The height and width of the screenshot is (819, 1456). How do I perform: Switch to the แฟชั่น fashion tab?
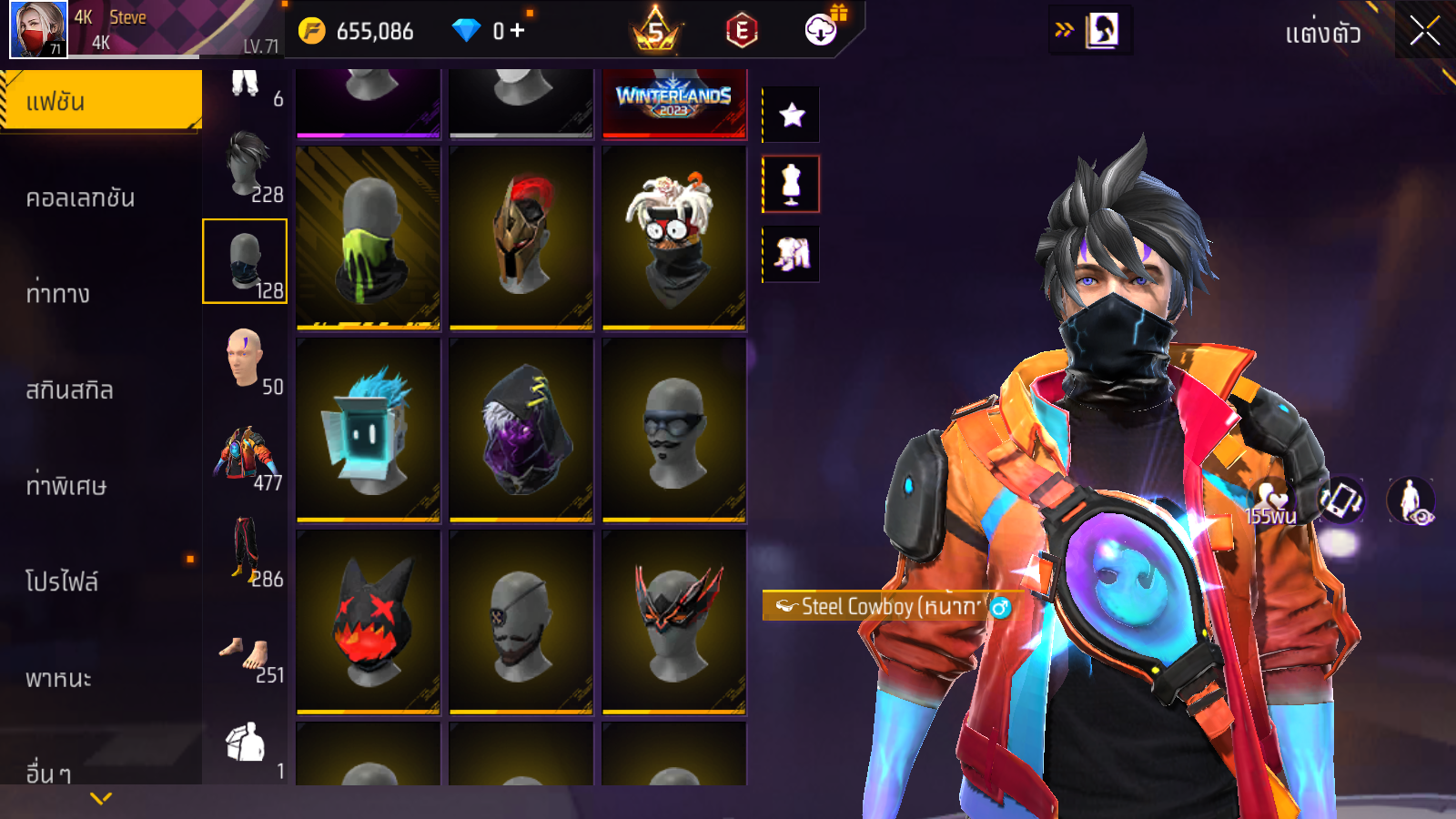[100, 101]
